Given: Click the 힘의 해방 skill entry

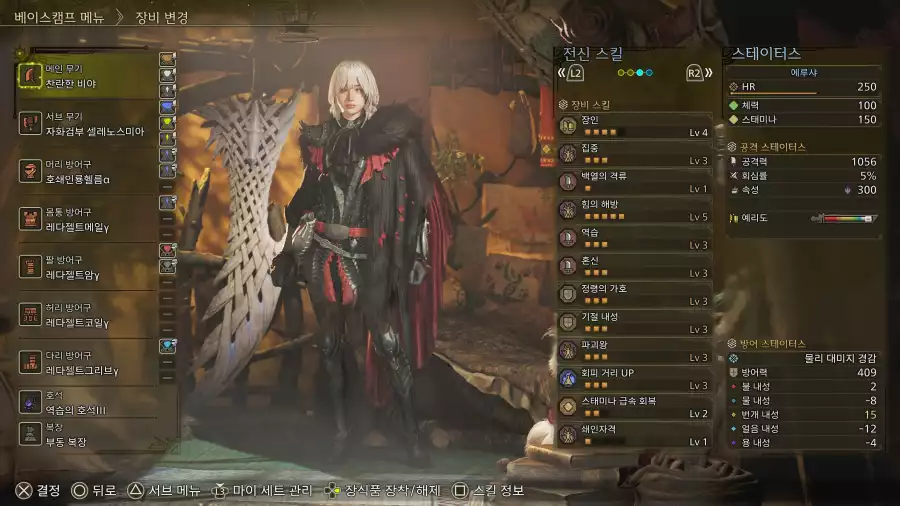Looking at the screenshot, I should coord(635,209).
